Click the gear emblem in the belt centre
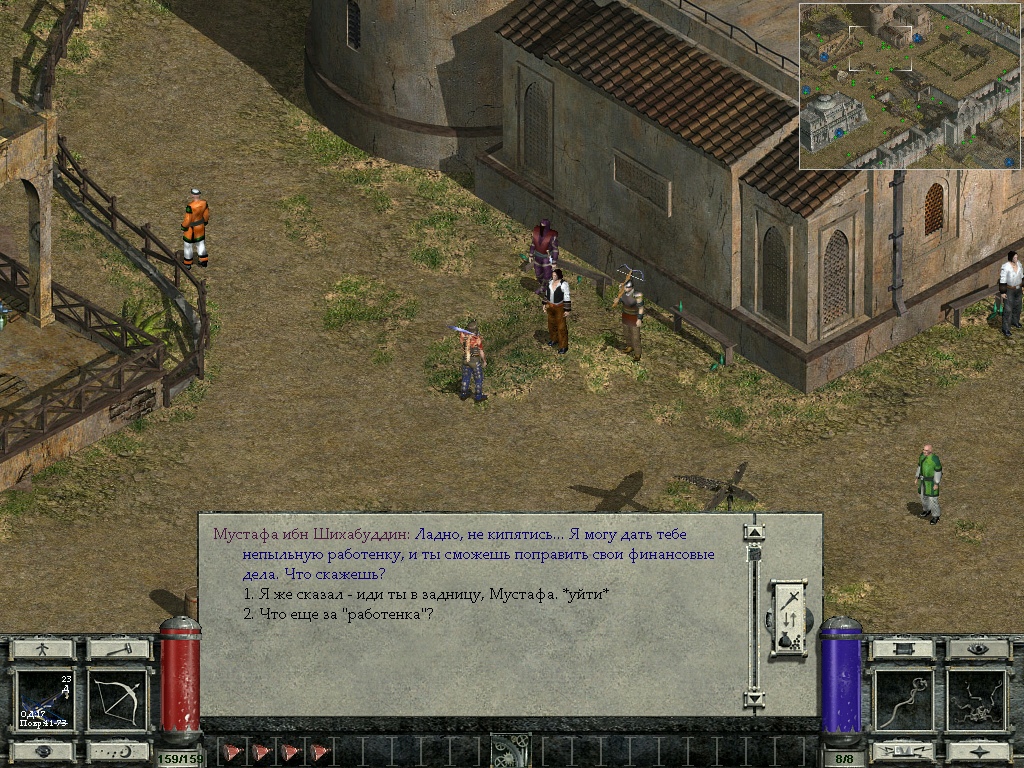The image size is (1024, 768). [511, 751]
